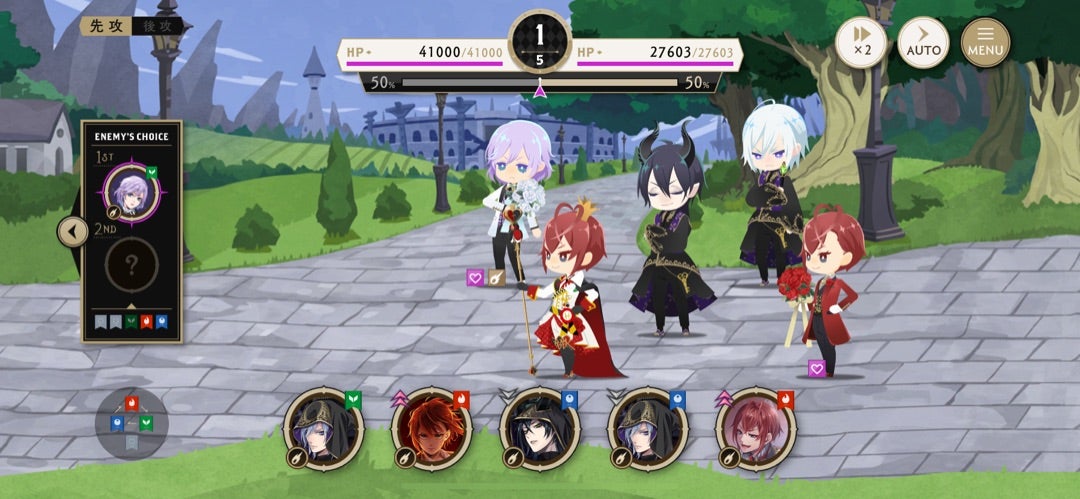Select the hooded card with green flora flag
Viewport: 1080px width, 499px height.
323,428
